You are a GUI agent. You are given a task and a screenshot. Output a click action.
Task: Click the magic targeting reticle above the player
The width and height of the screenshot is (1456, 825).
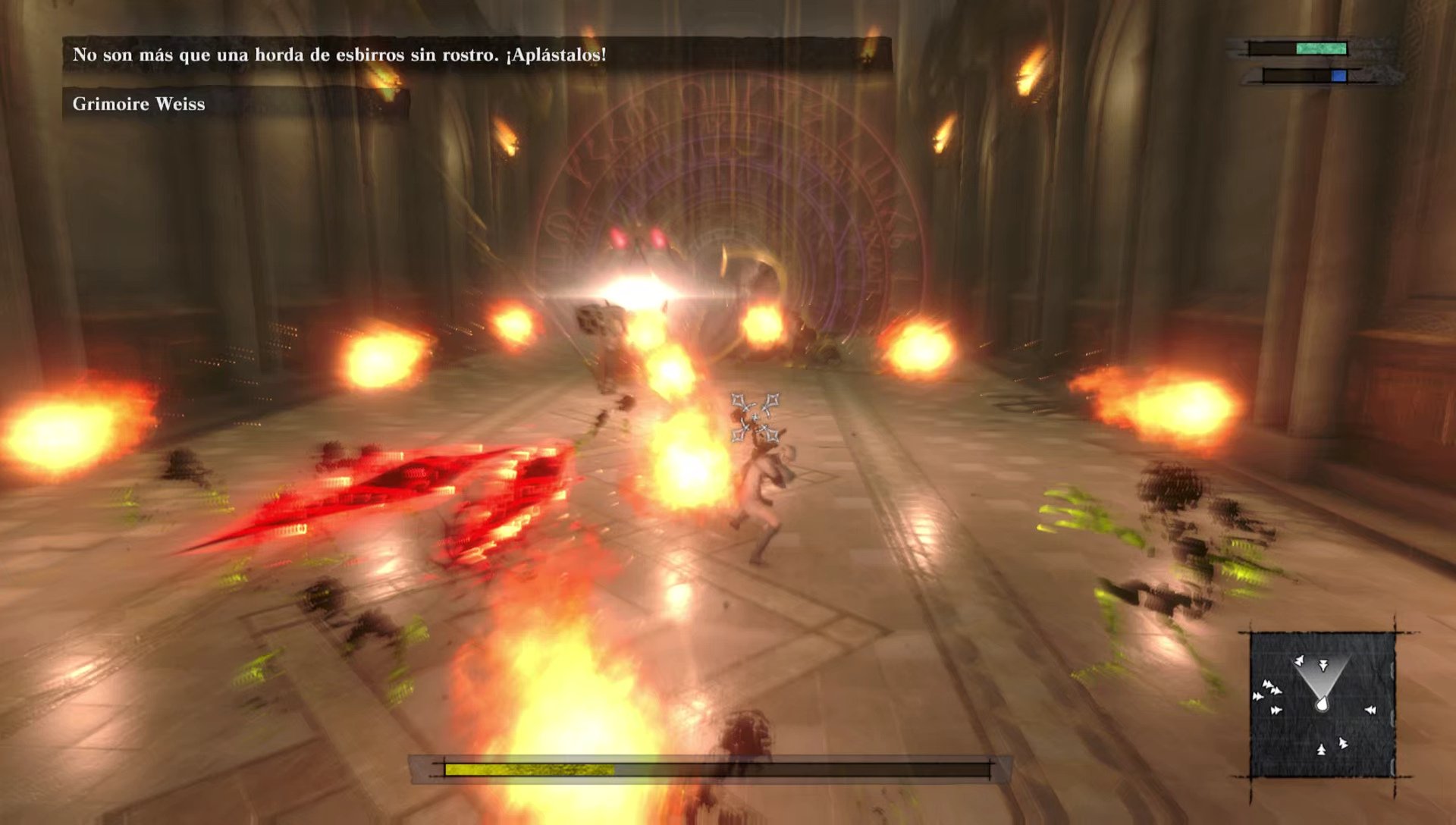pyautogui.click(x=755, y=417)
